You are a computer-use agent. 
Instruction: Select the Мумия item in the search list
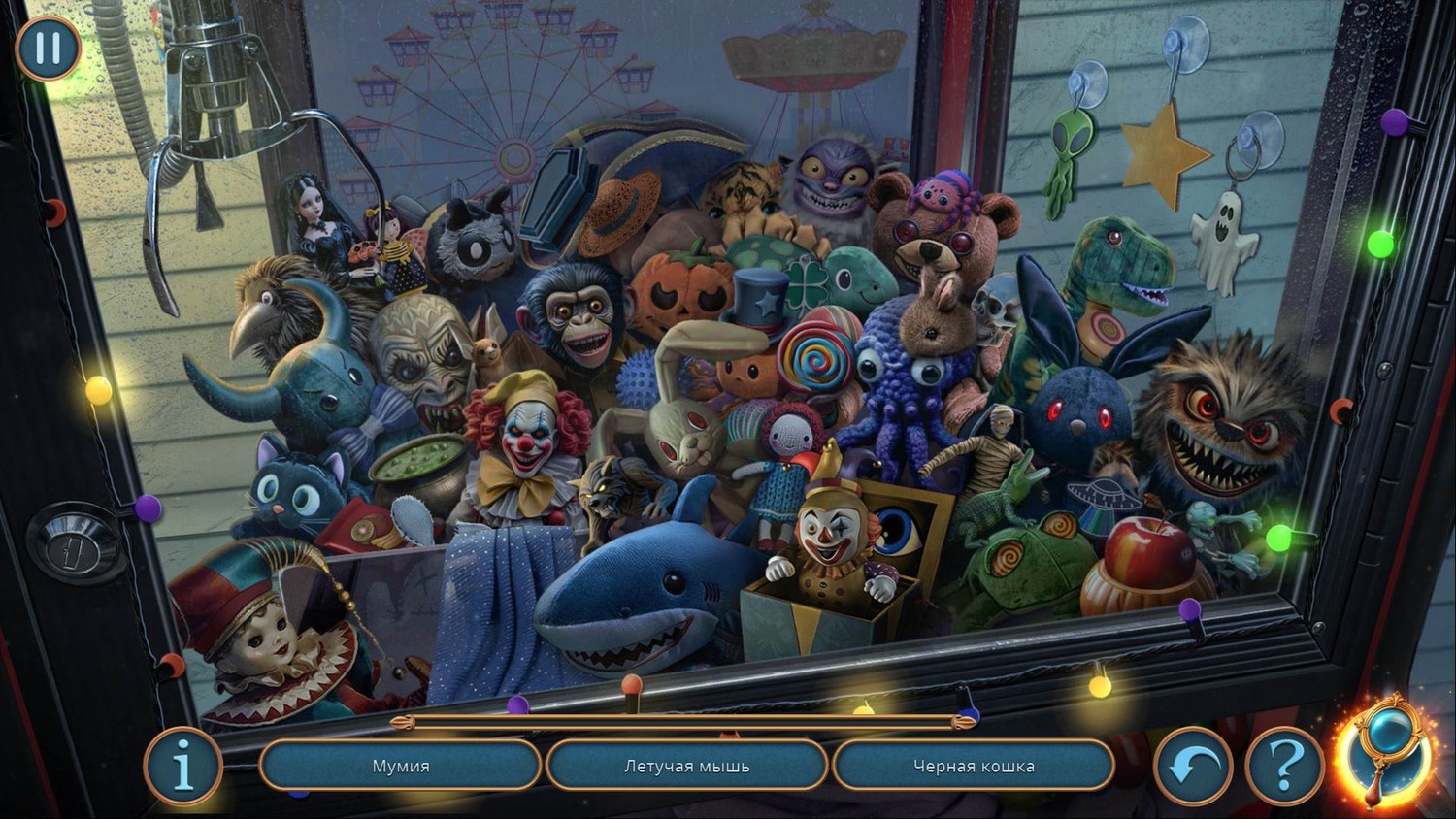pyautogui.click(x=401, y=767)
